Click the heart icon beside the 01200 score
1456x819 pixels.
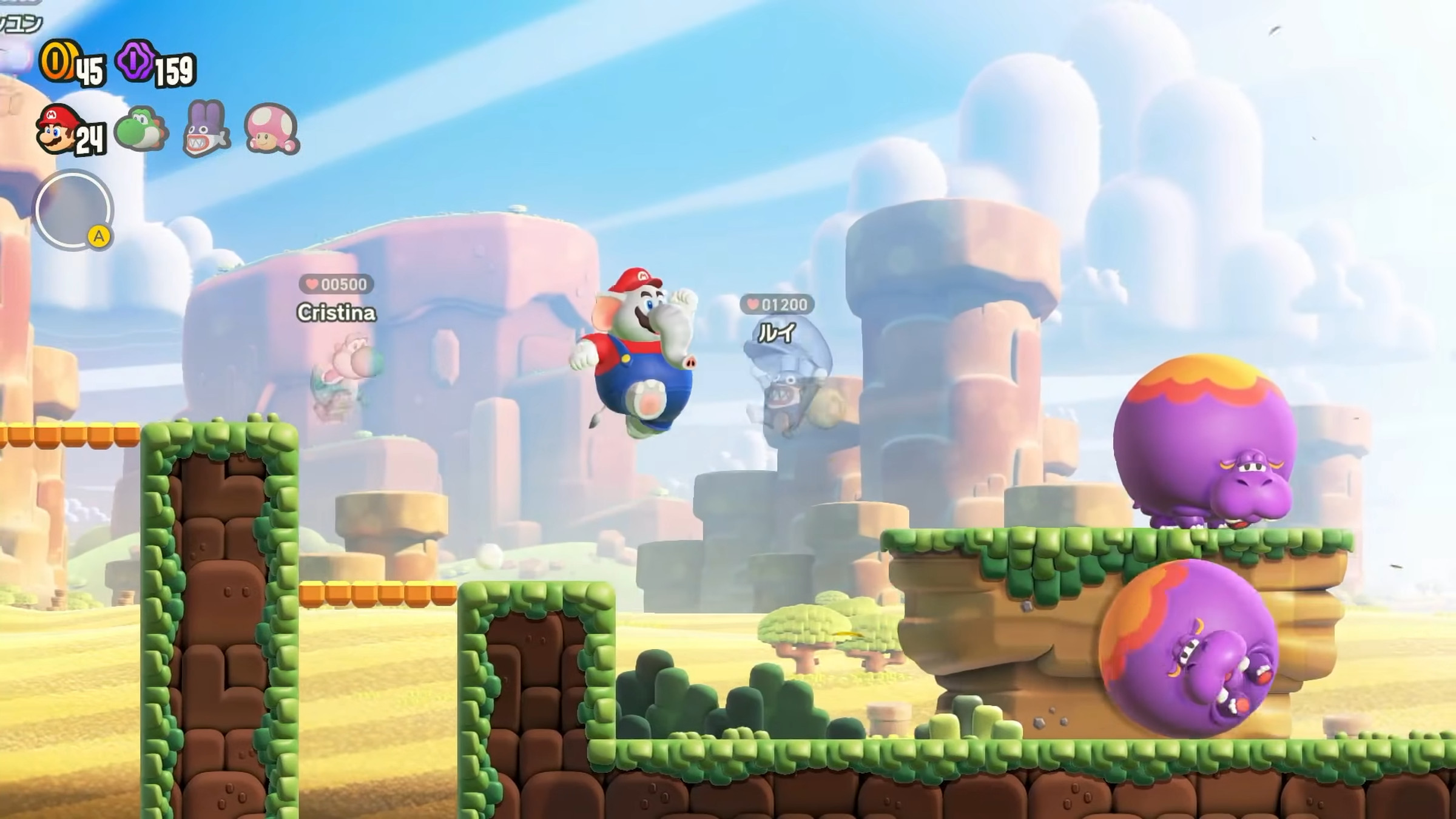tap(753, 305)
